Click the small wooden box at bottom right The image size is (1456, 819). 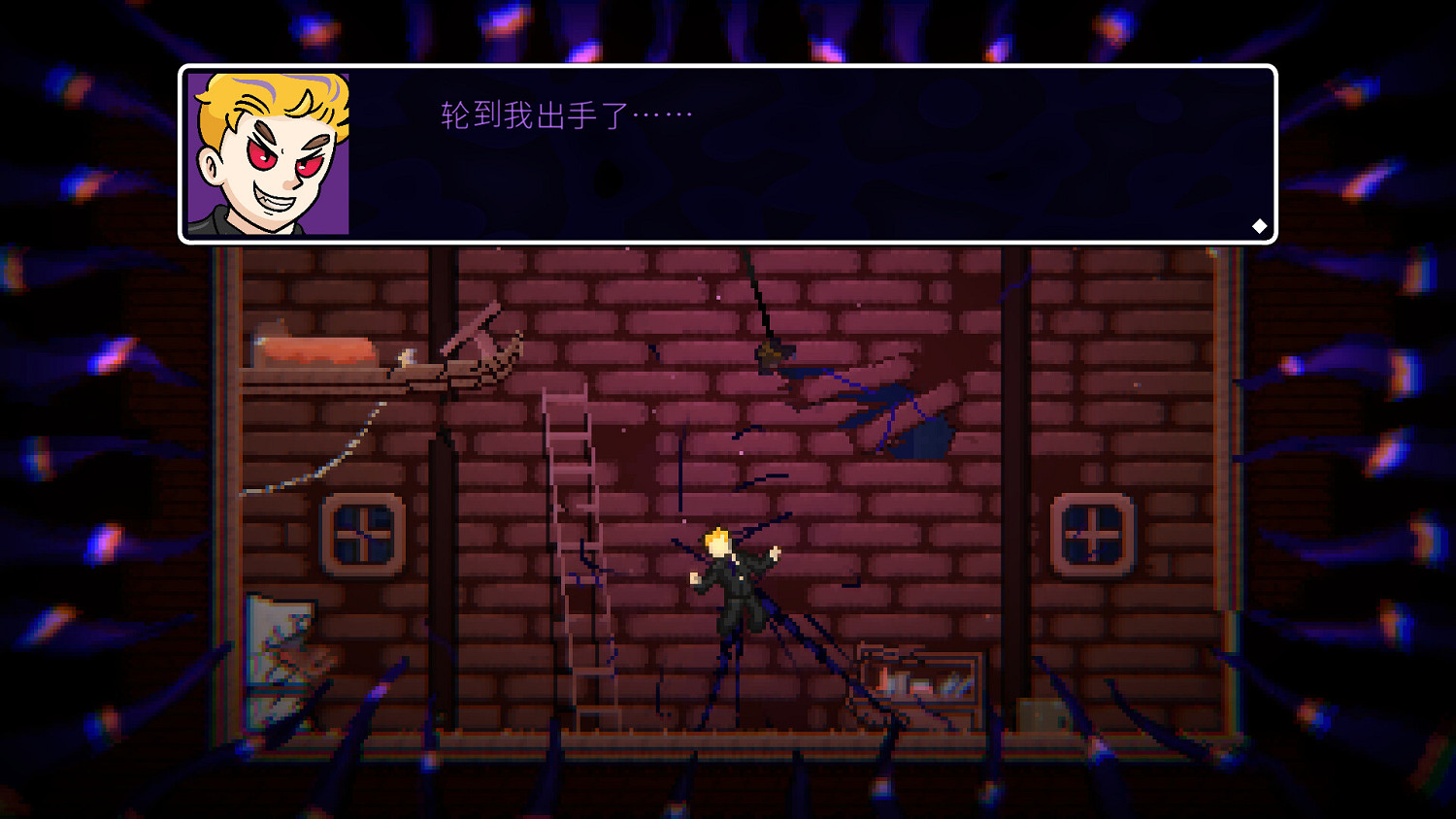1043,713
